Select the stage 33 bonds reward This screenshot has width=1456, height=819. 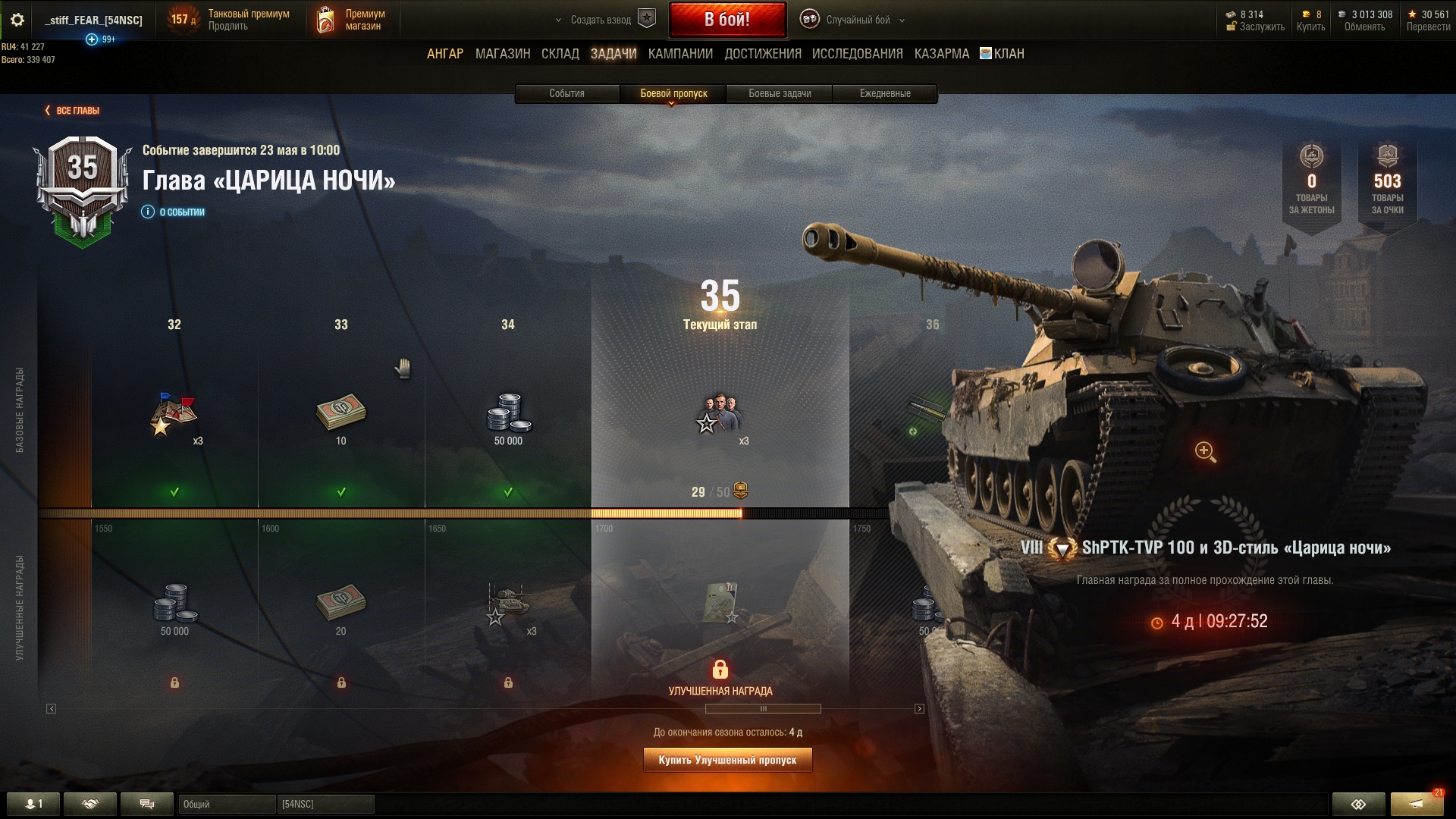pyautogui.click(x=340, y=413)
